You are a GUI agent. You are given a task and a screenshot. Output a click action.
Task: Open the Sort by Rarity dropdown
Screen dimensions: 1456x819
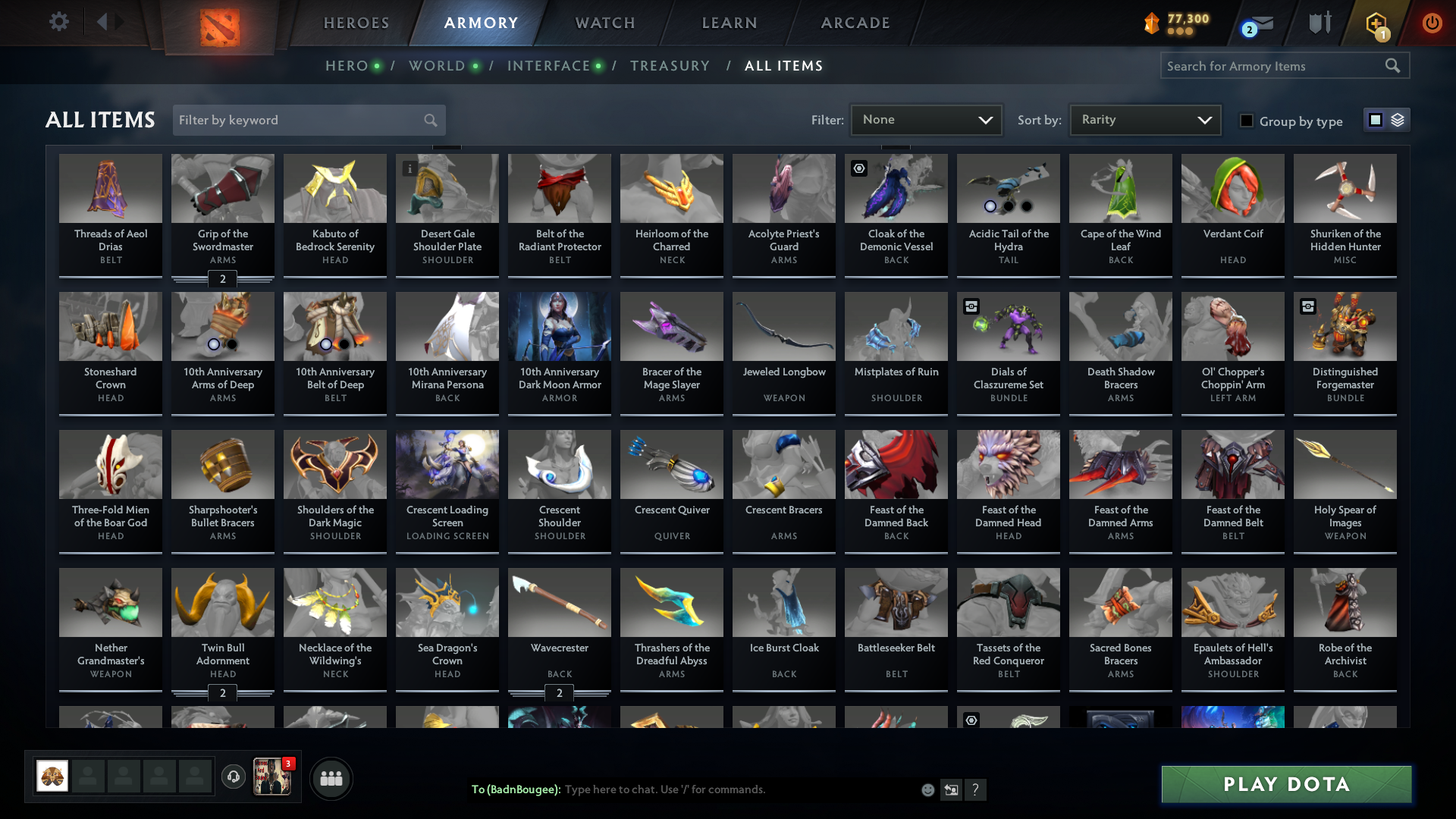[1144, 119]
